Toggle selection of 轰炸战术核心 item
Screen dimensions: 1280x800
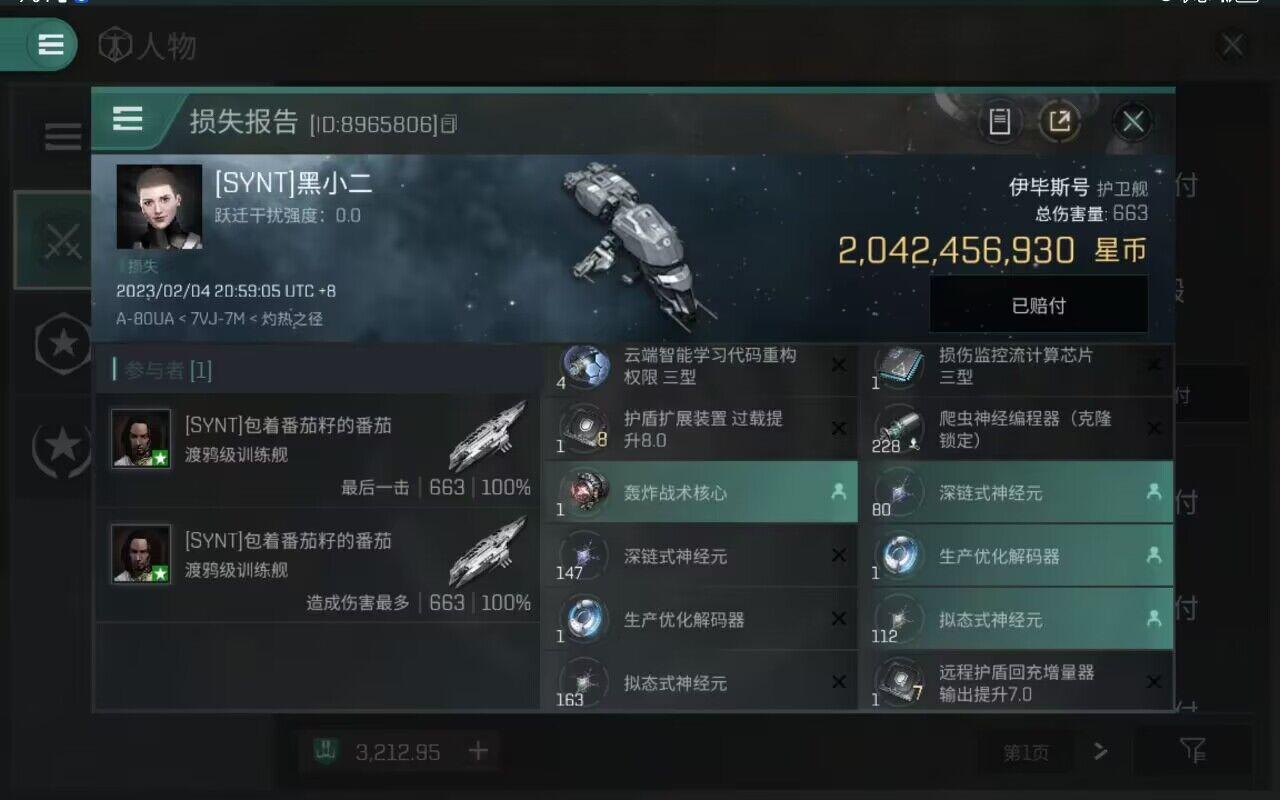700,492
